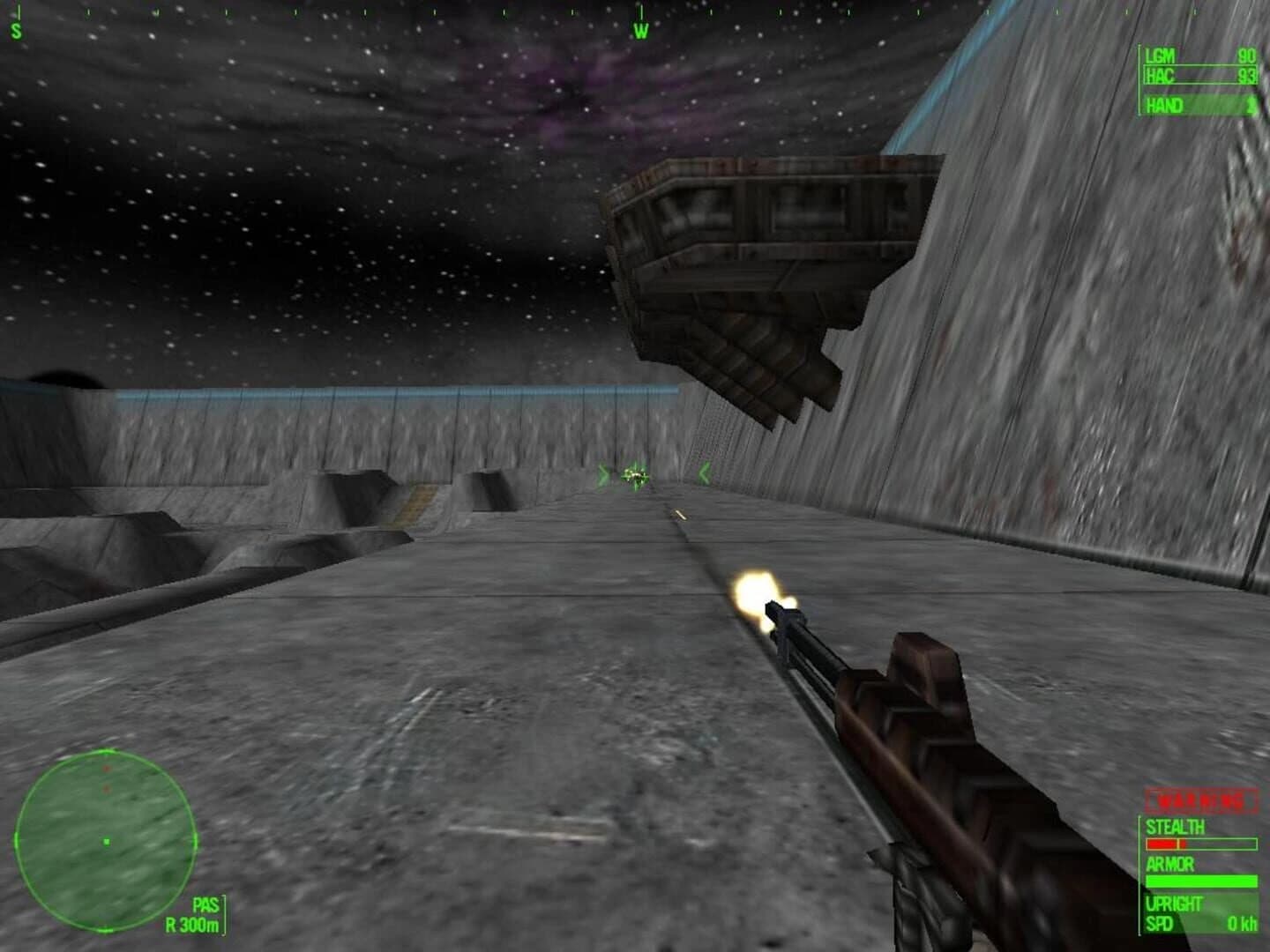
Task: Click the lower red blip inside the radar circle
Action: pos(106,788)
